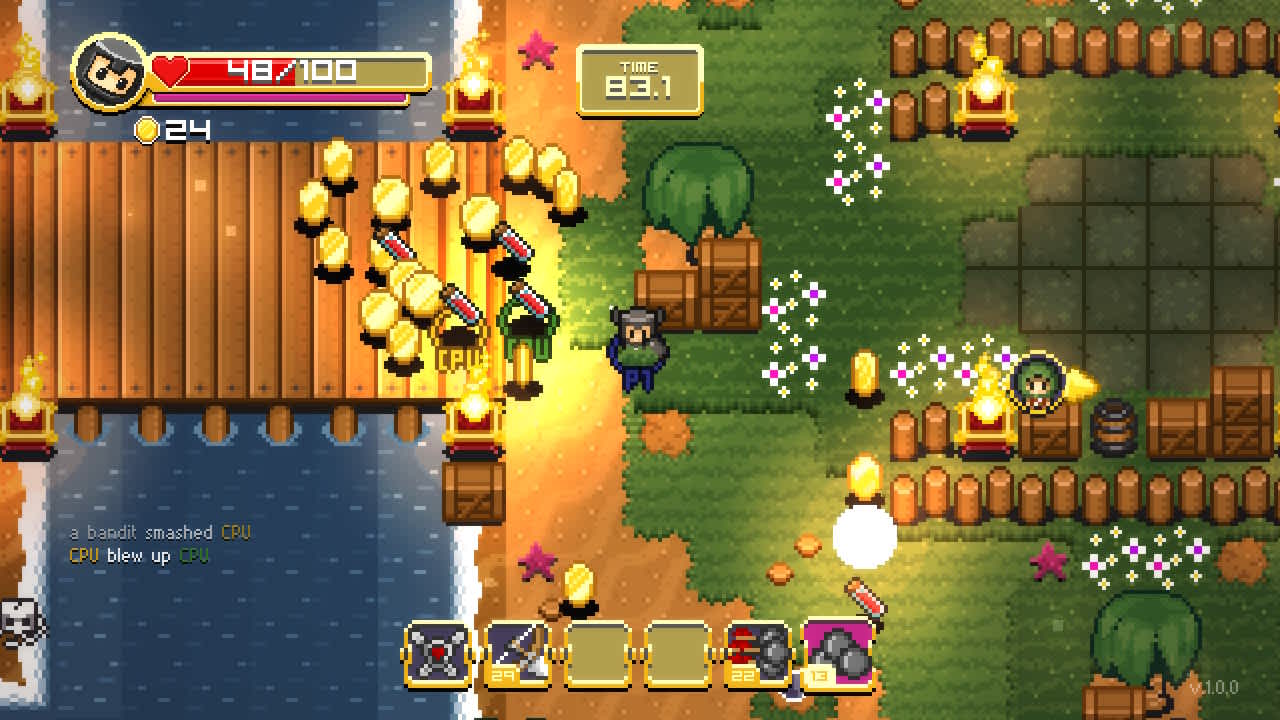Select the heart crossbones ability slot
This screenshot has width=1280, height=720.
pos(438,655)
